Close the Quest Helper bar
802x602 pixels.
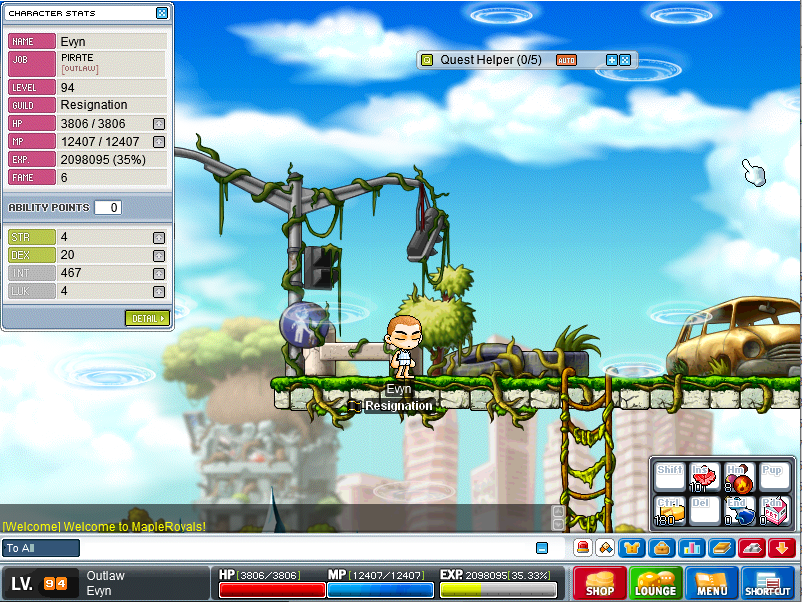pyautogui.click(x=625, y=60)
